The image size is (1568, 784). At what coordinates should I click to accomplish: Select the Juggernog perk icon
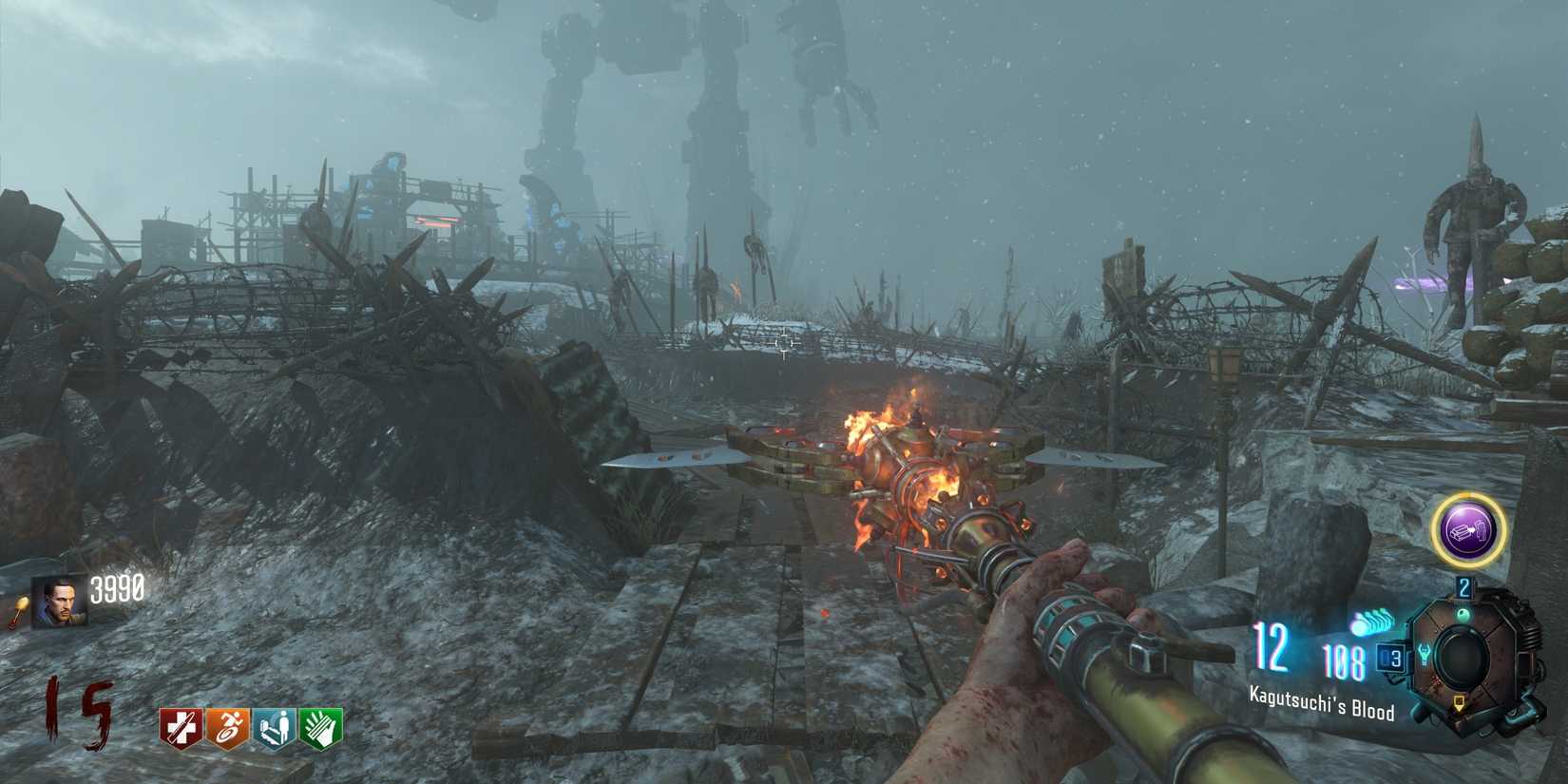(x=181, y=725)
